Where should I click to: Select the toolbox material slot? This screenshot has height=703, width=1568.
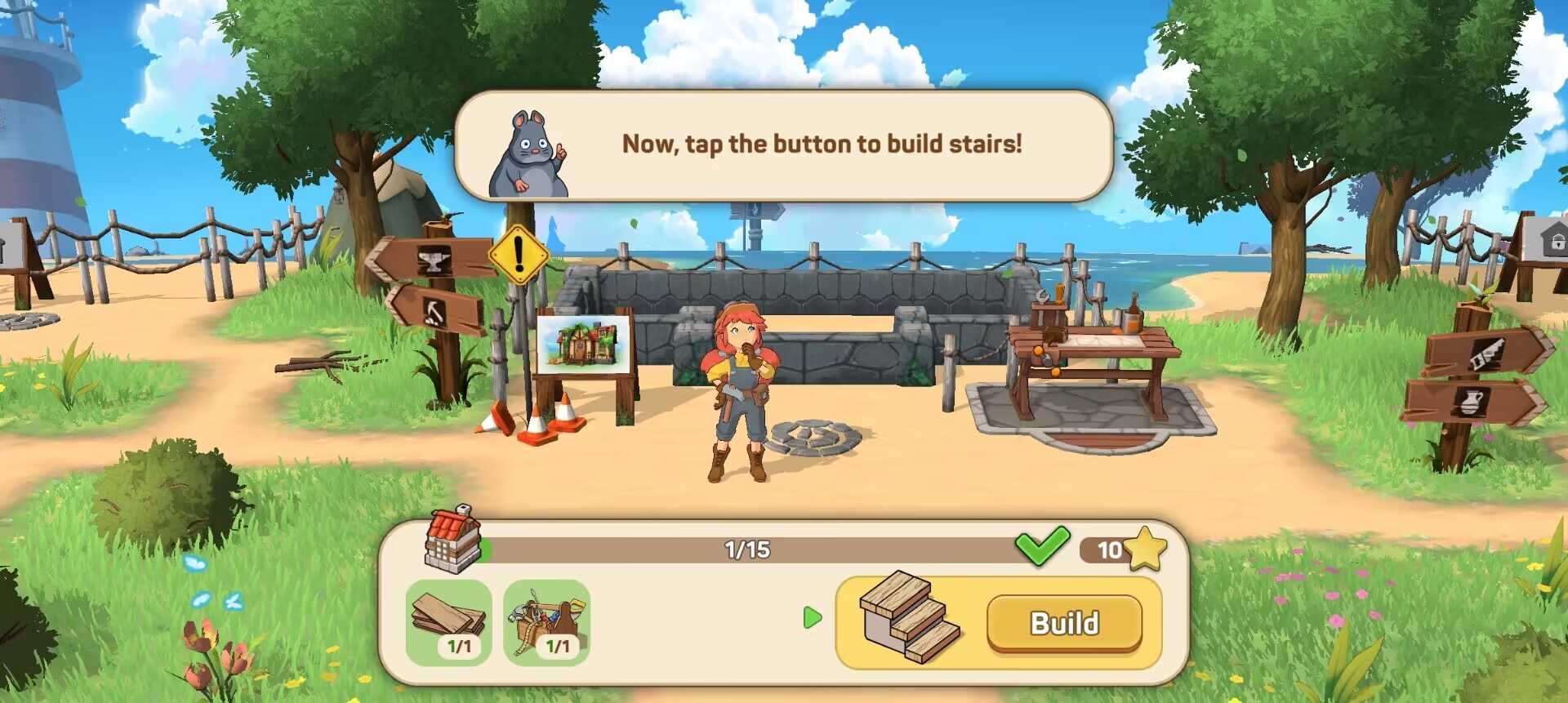pos(546,622)
